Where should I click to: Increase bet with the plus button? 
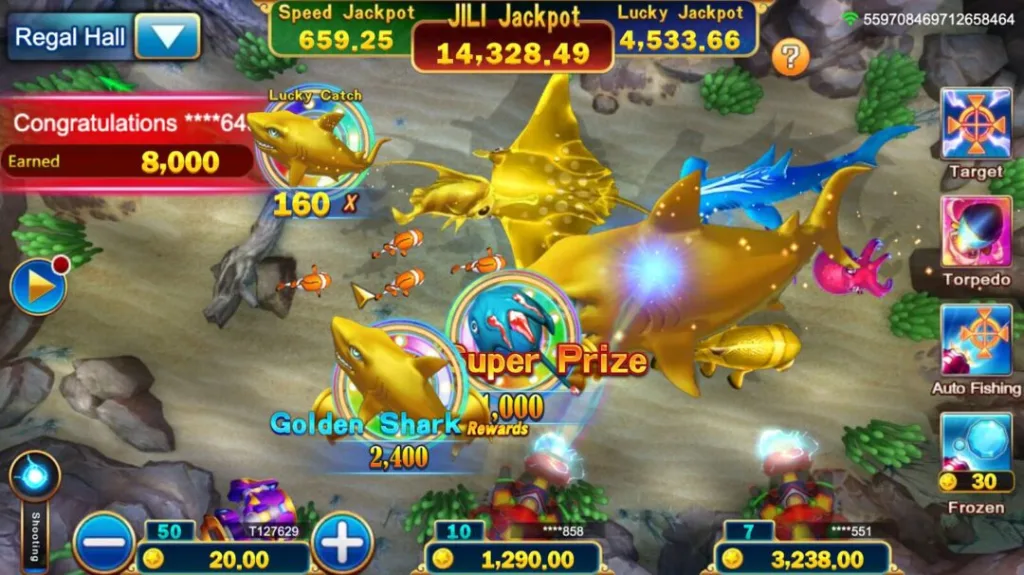pyautogui.click(x=343, y=545)
